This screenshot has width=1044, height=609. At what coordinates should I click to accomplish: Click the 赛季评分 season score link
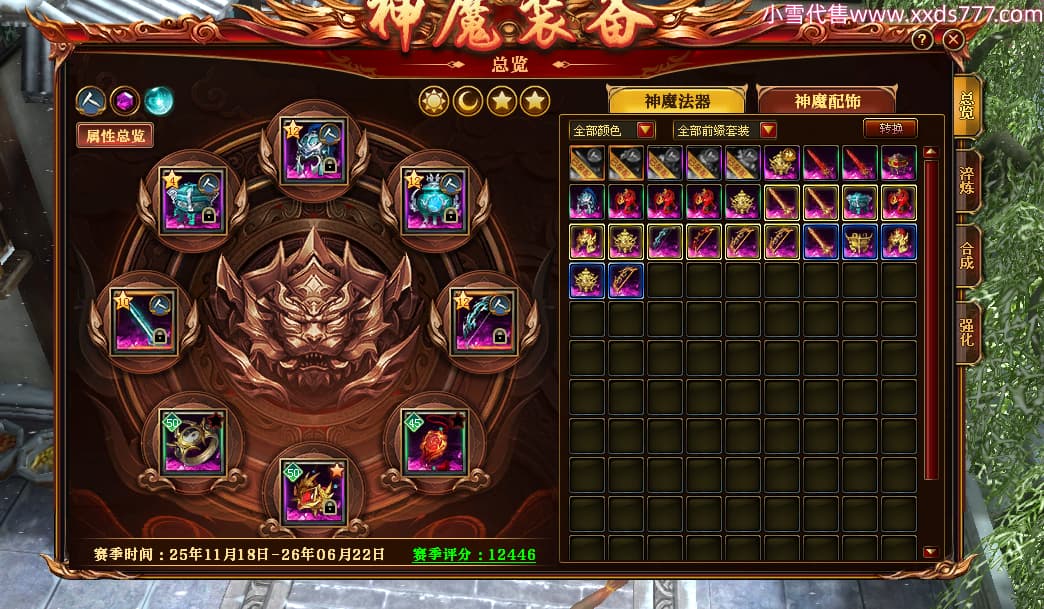coord(474,555)
